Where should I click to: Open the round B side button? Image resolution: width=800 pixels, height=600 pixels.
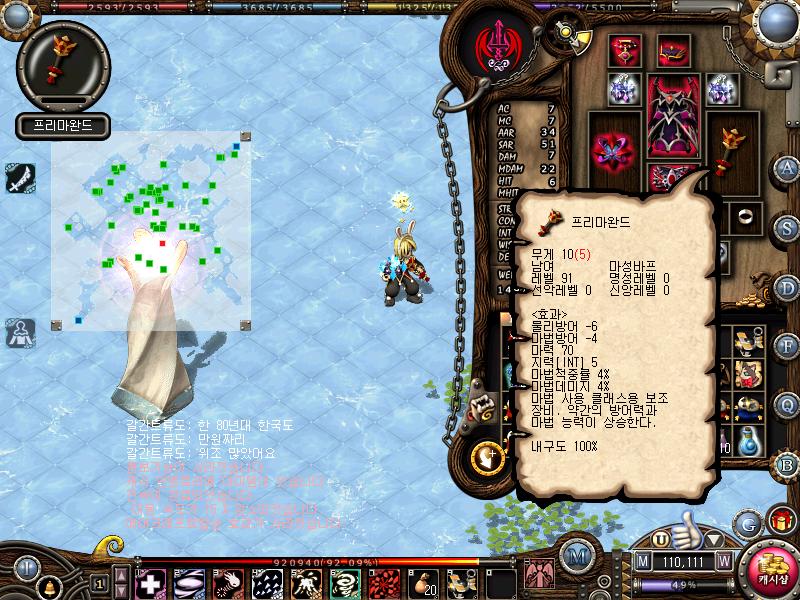(787, 464)
